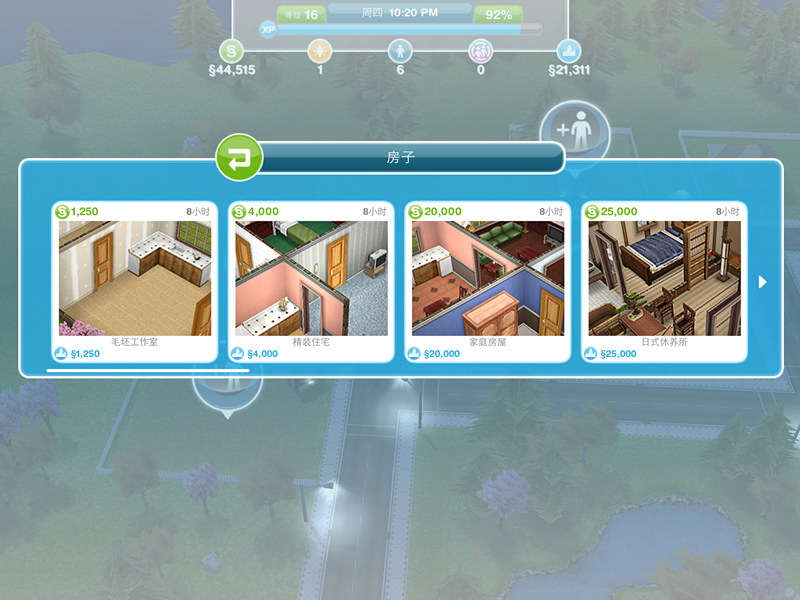Tap the social points icon showing 0
Image resolution: width=800 pixels, height=600 pixels.
point(481,51)
